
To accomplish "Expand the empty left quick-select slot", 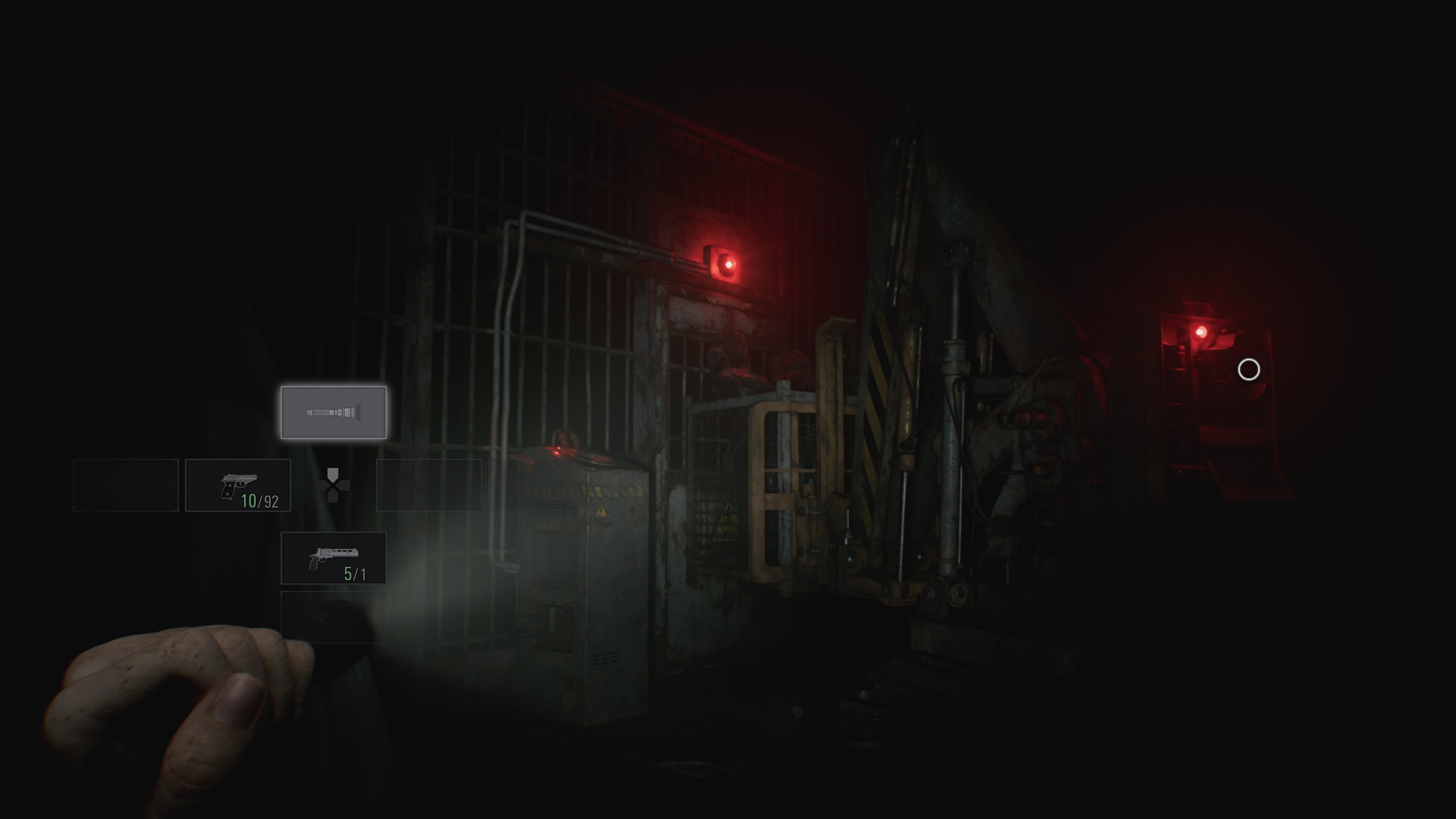I will click(x=126, y=485).
